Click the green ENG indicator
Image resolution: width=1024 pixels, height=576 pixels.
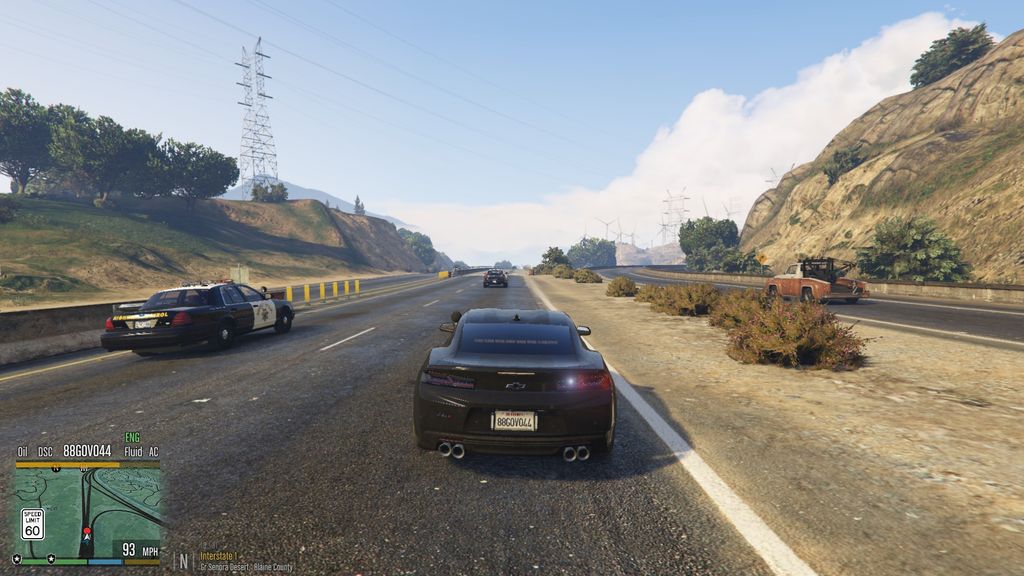(132, 438)
